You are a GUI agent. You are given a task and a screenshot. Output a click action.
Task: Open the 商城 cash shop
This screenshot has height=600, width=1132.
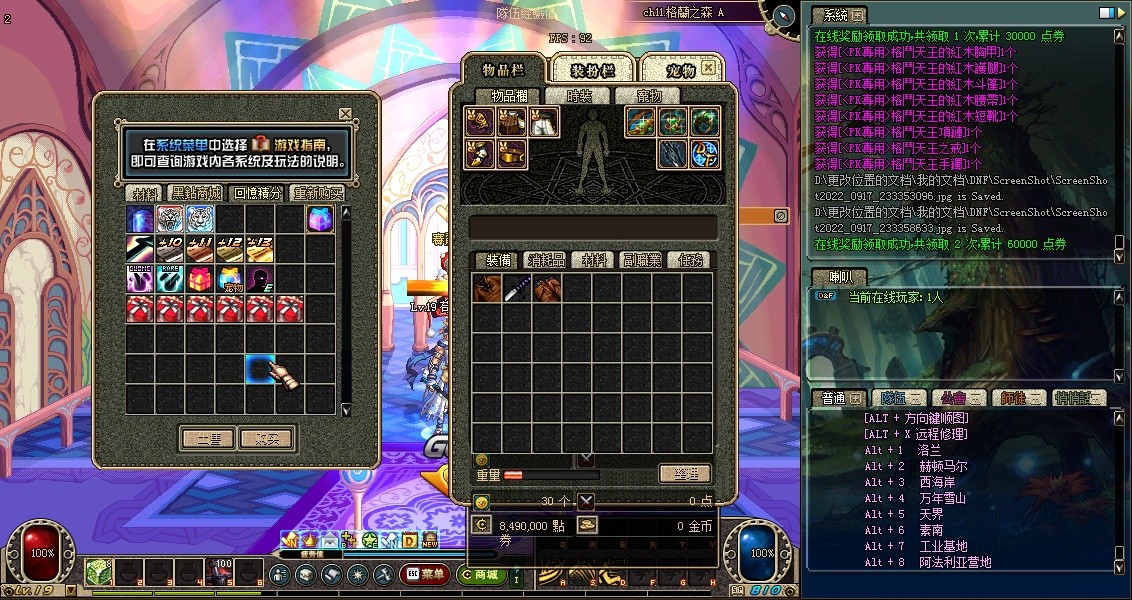[x=483, y=574]
